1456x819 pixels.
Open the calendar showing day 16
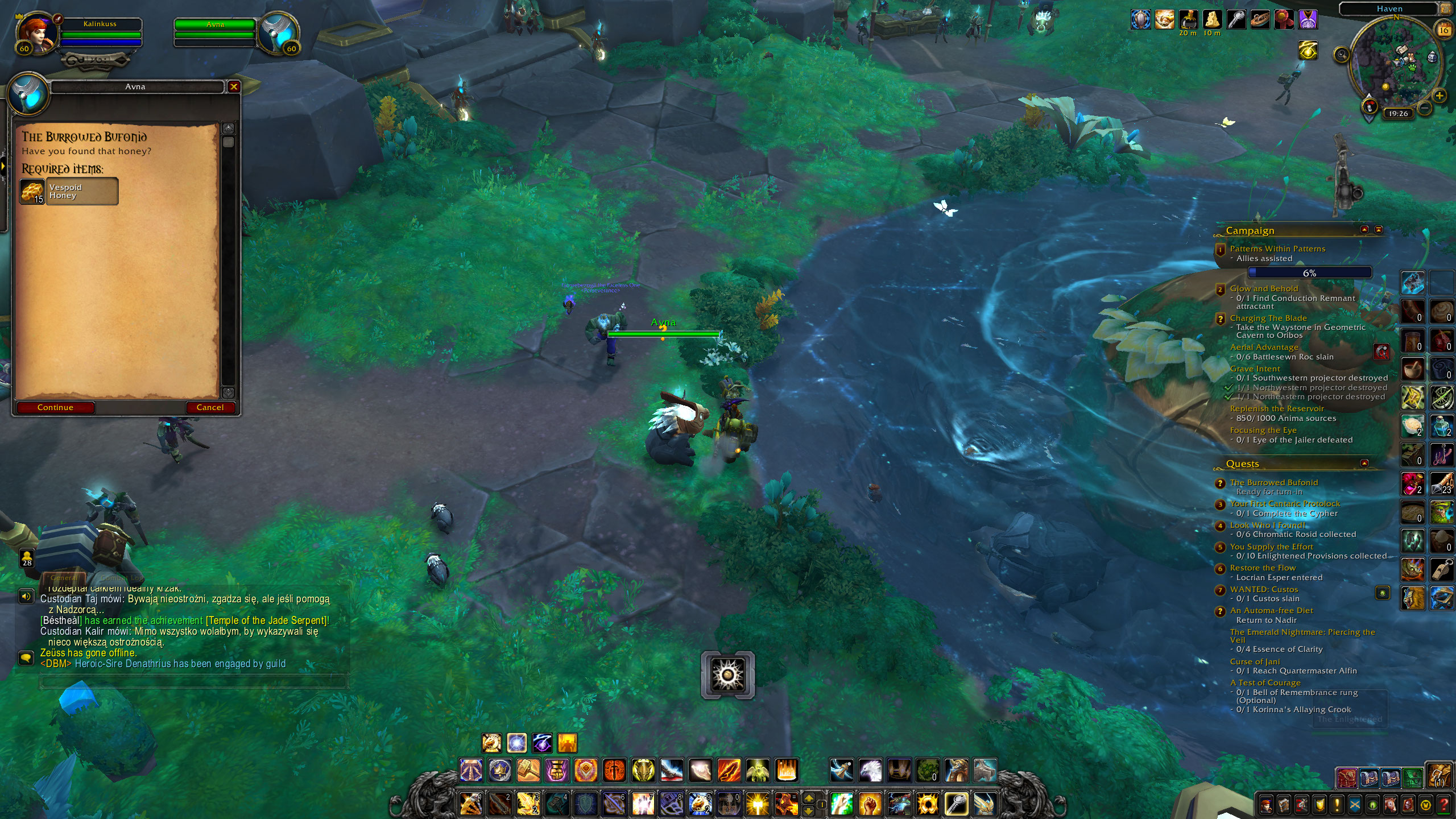click(1443, 30)
